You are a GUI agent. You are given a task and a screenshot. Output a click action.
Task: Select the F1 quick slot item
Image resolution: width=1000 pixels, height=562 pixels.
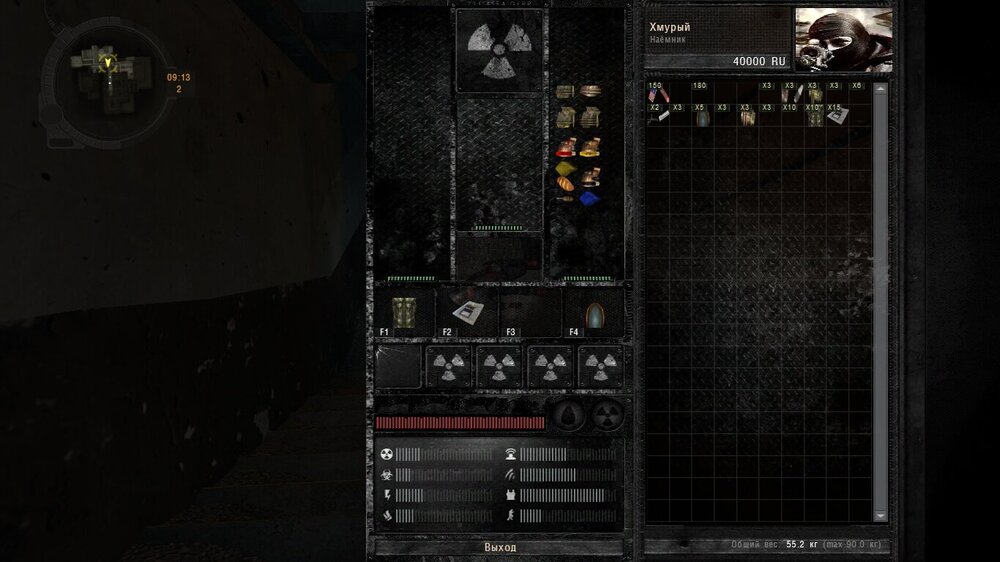(x=402, y=313)
